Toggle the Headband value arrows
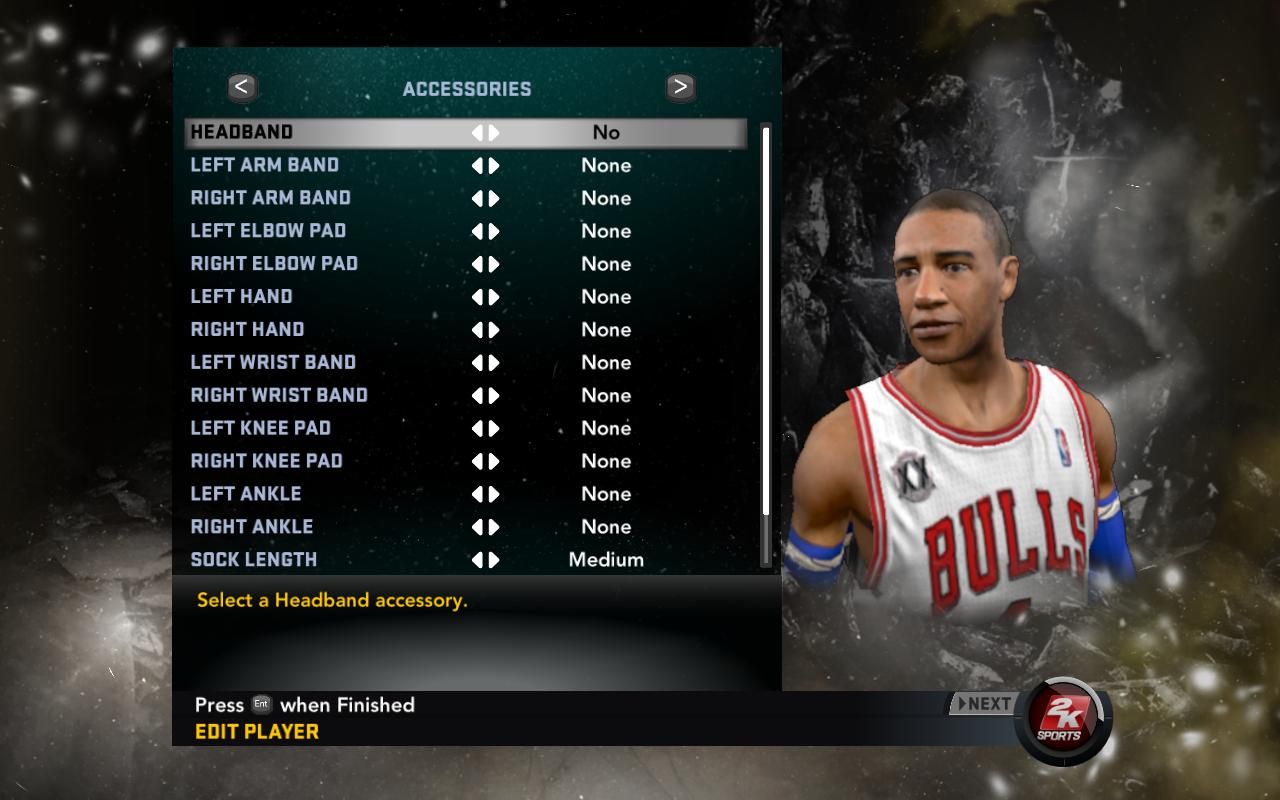Image resolution: width=1280 pixels, height=800 pixels. point(485,132)
